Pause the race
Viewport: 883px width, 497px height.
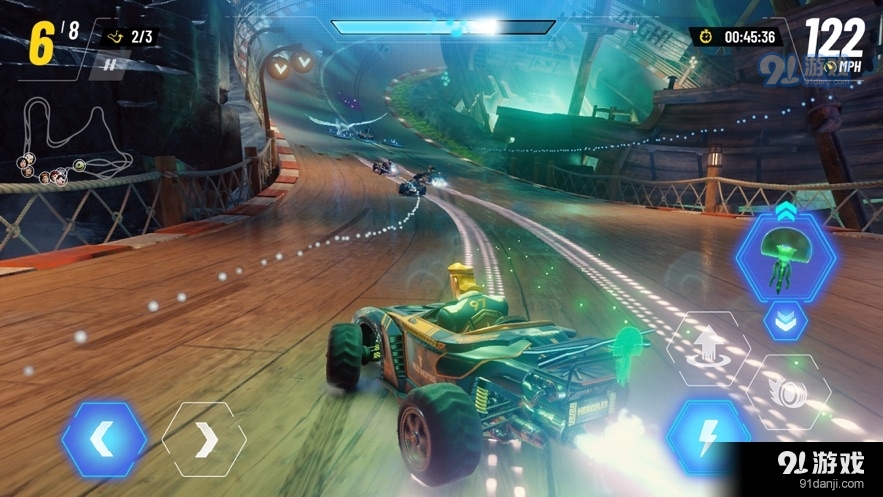111,66
